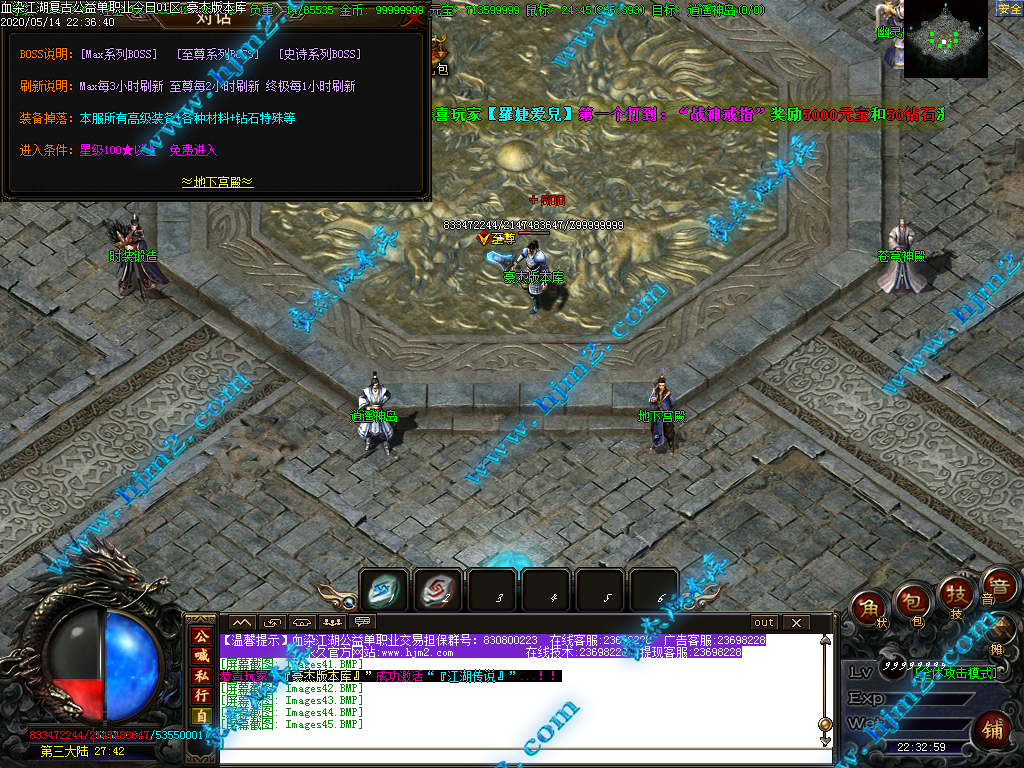Open the 摊 hammer stall button
This screenshot has width=1024, height=768.
point(1001,632)
